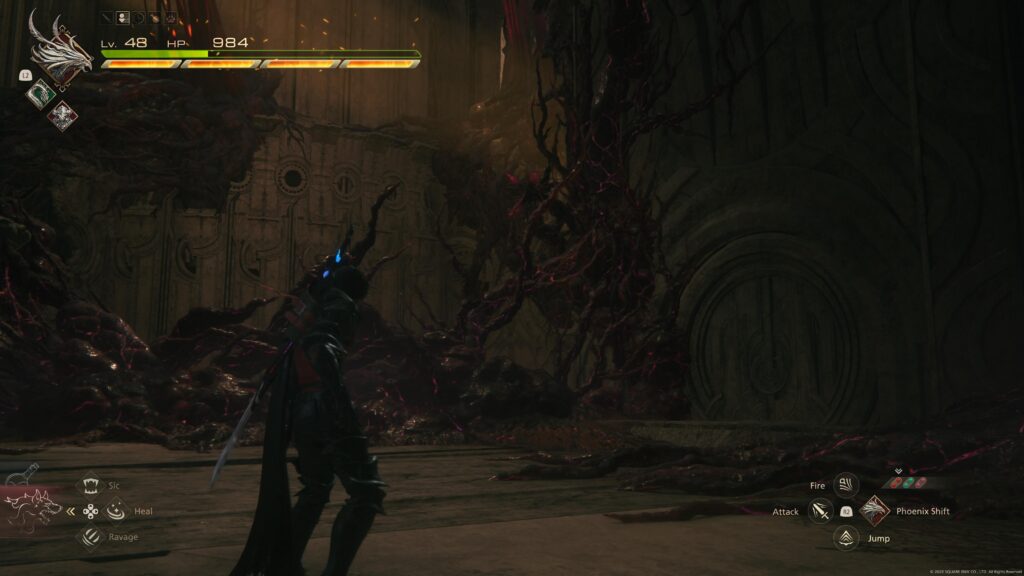1024x576 pixels.
Task: Click the portrait status icon above the level
Action: pyautogui.click(x=123, y=17)
